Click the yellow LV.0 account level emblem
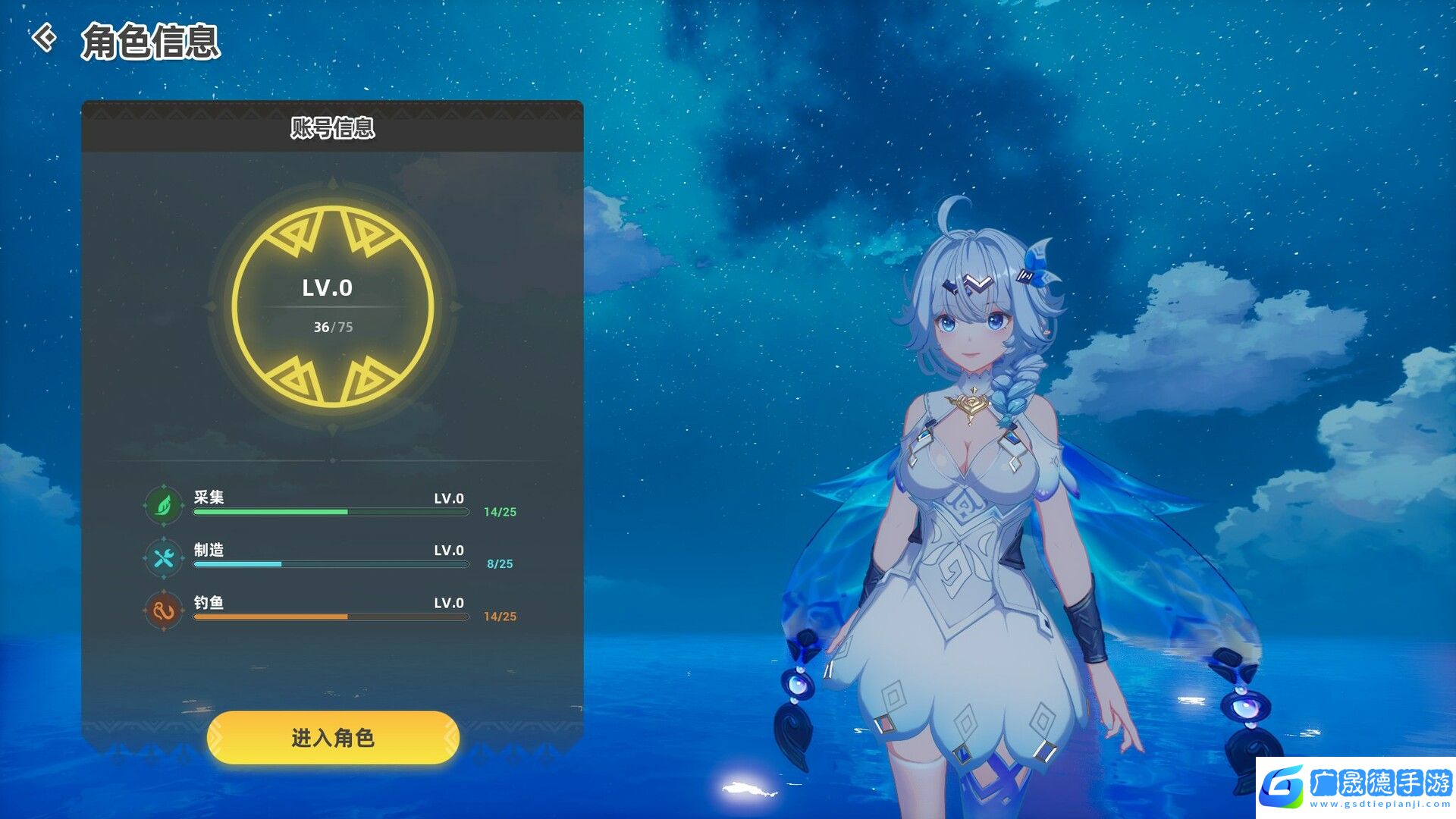The height and width of the screenshot is (819, 1456). (332, 306)
